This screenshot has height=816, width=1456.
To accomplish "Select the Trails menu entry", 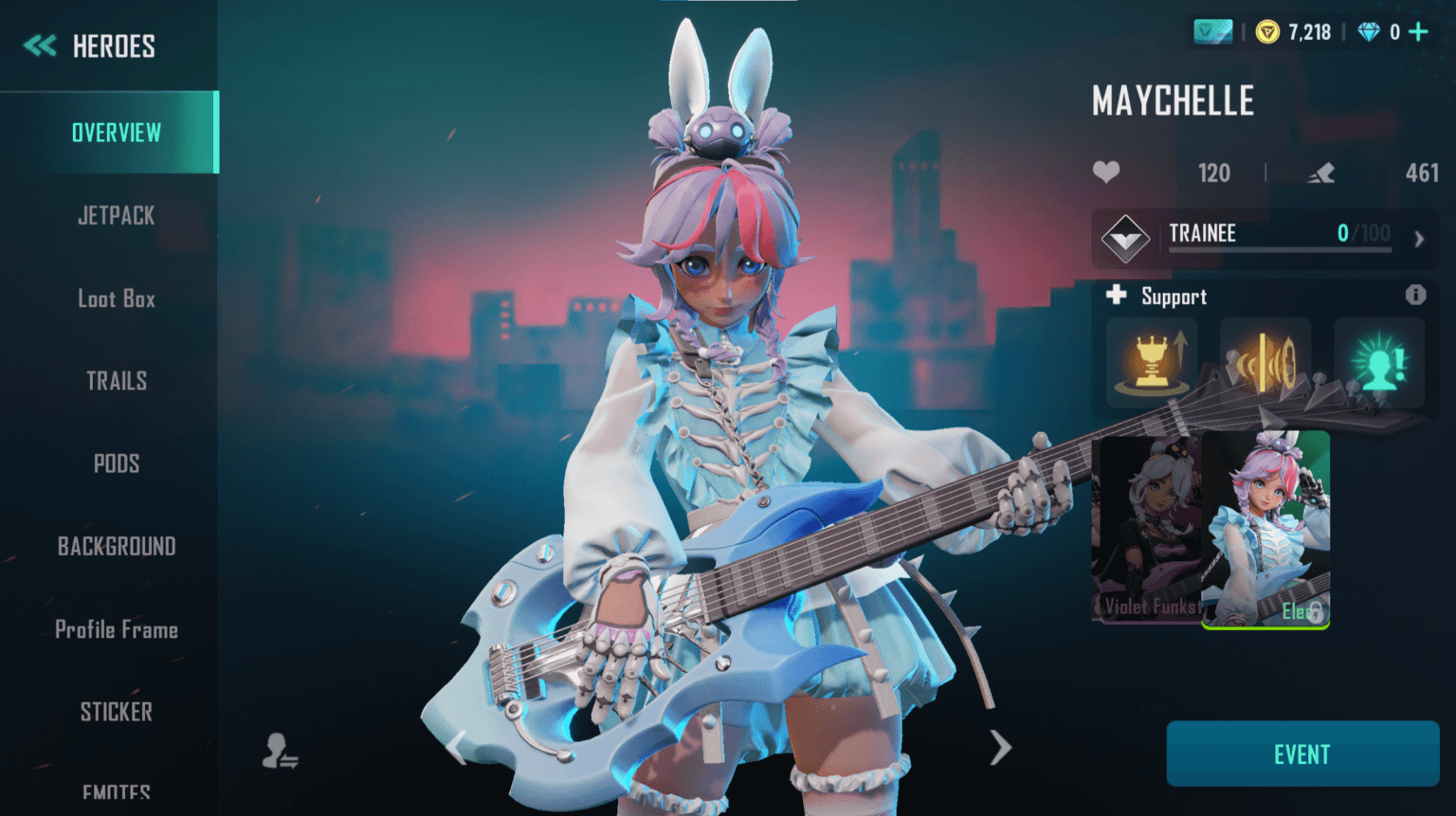I will (x=116, y=380).
